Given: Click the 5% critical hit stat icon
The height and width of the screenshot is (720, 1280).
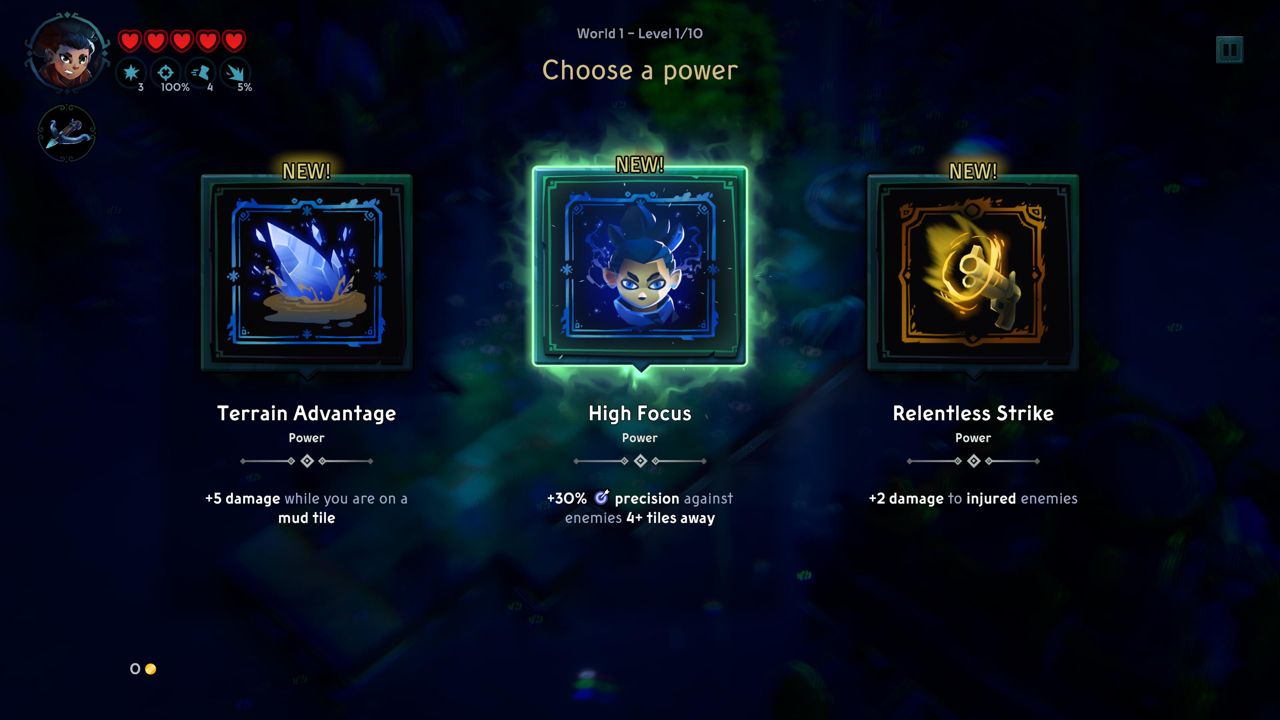Looking at the screenshot, I should pos(237,73).
